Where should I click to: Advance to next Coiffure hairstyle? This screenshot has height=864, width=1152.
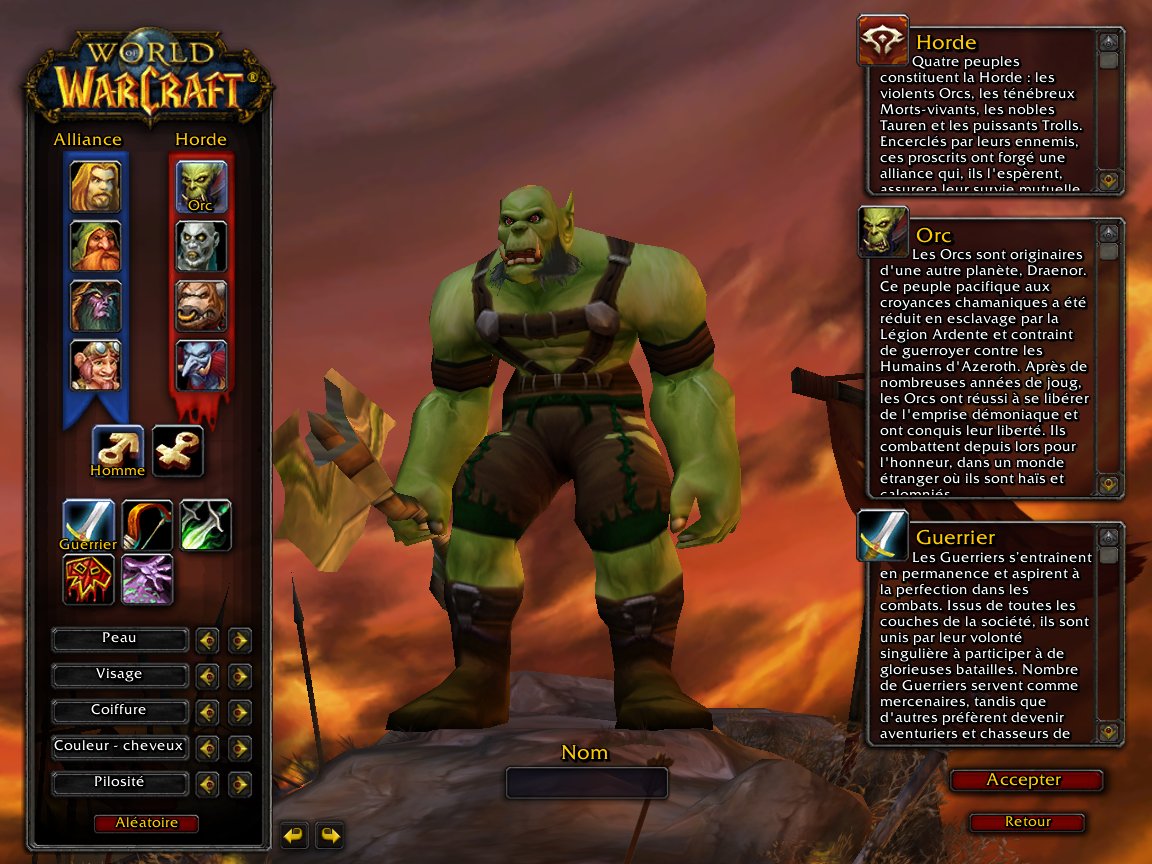point(239,712)
